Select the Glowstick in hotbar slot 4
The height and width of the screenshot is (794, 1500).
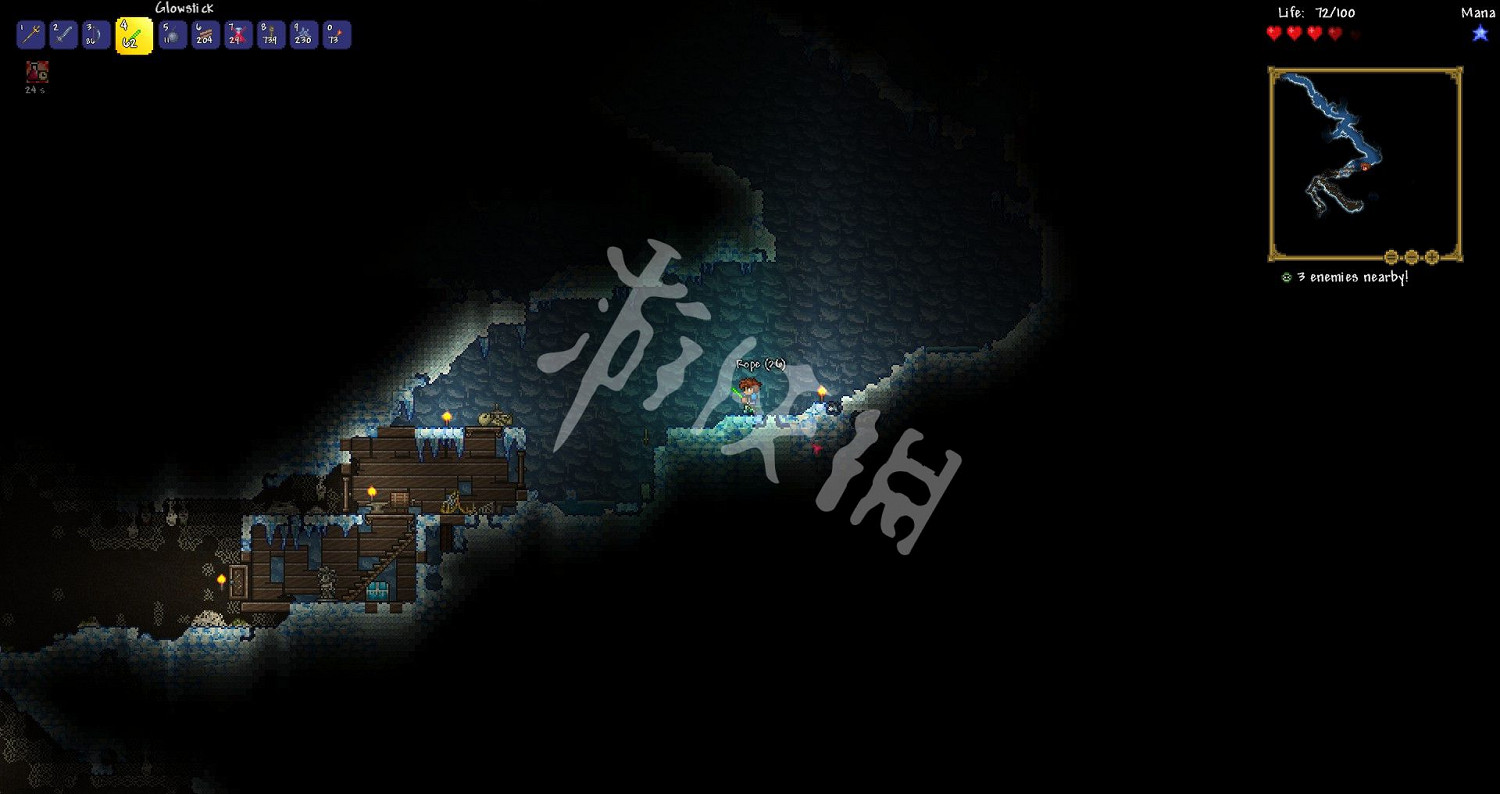[134, 34]
